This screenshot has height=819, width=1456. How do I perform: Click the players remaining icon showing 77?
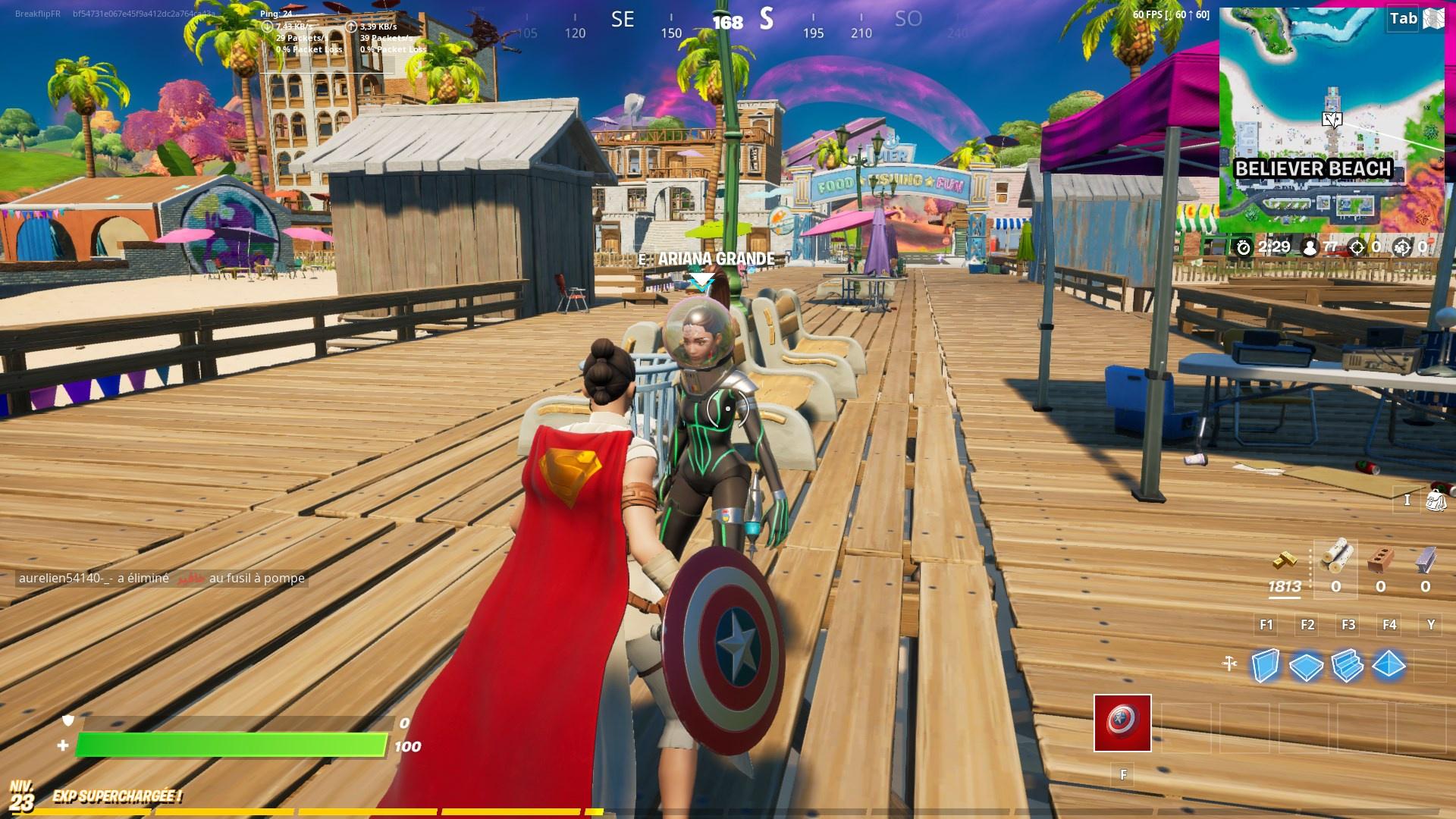point(1309,247)
